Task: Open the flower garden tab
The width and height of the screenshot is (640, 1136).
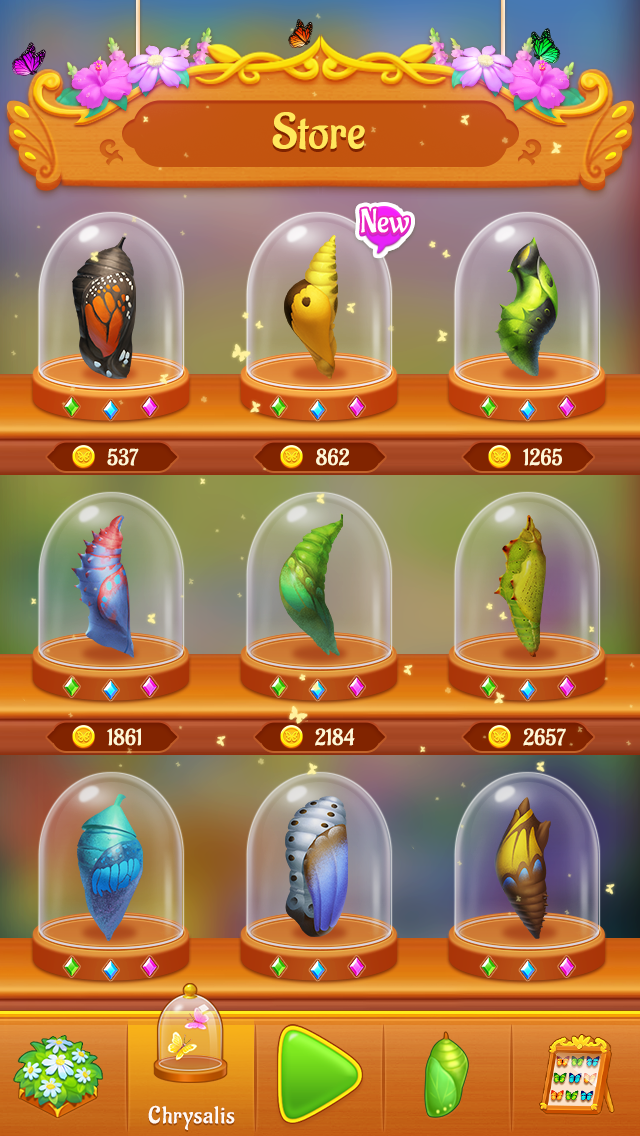Action: [58, 1076]
